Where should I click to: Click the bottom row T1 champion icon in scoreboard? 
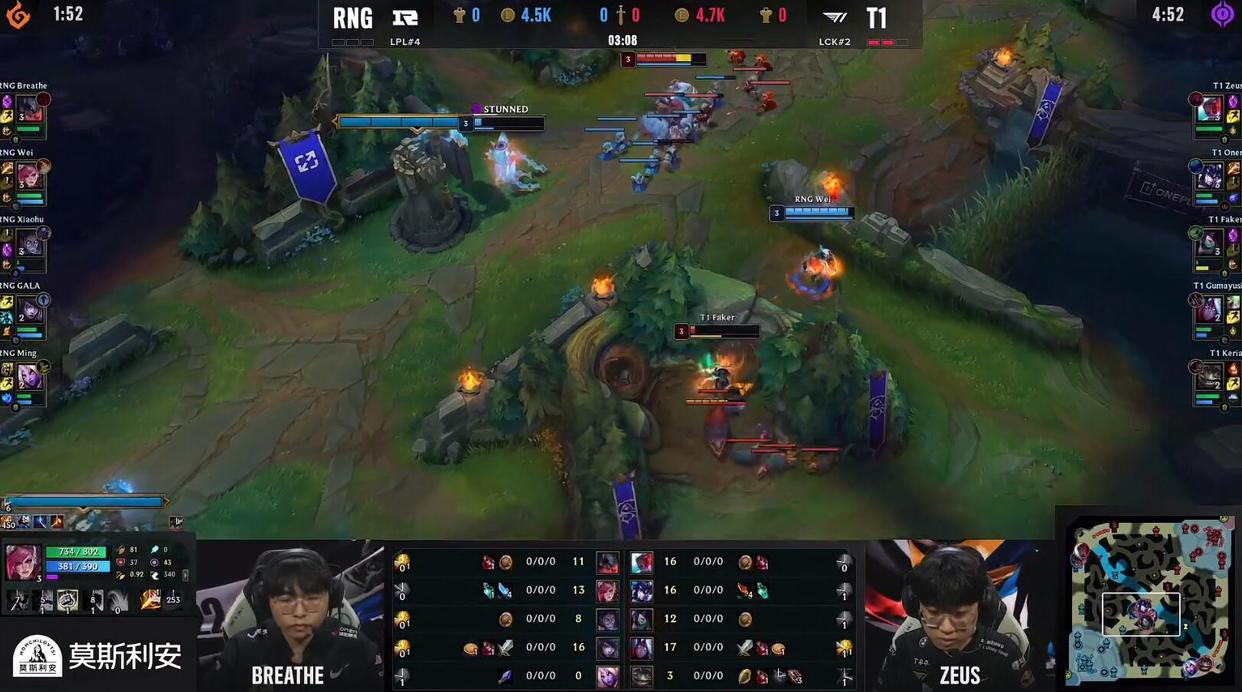[x=641, y=676]
